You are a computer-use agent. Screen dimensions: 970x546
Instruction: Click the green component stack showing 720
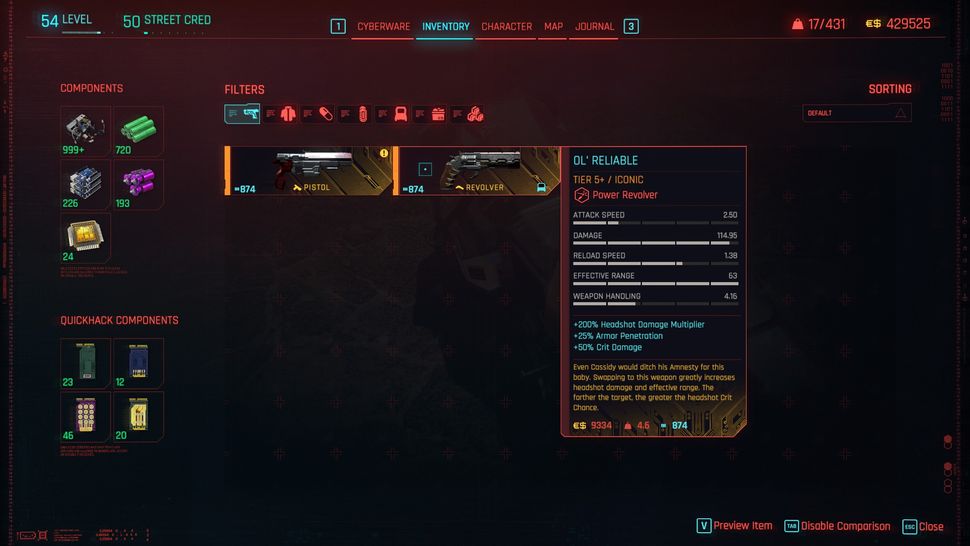(x=138, y=131)
